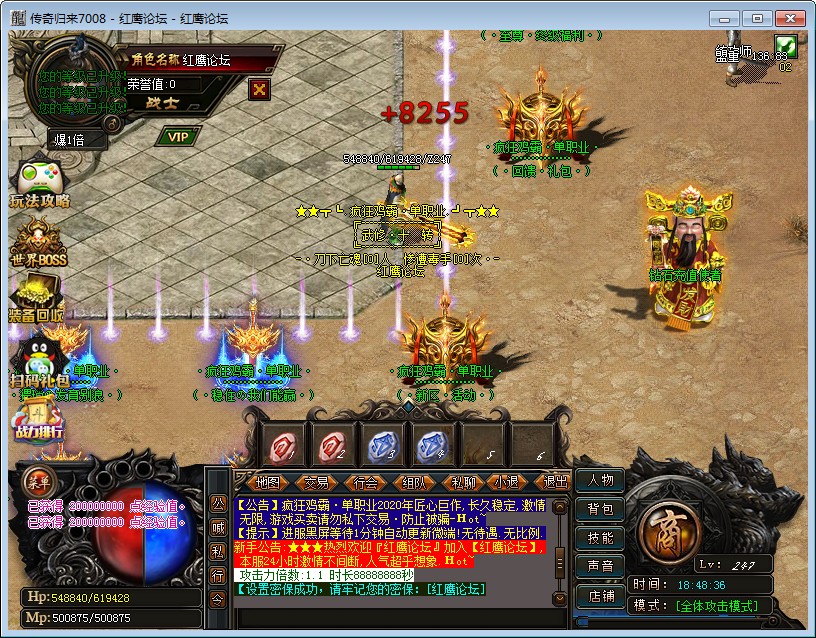Open the 技能 skills panel

pos(600,538)
